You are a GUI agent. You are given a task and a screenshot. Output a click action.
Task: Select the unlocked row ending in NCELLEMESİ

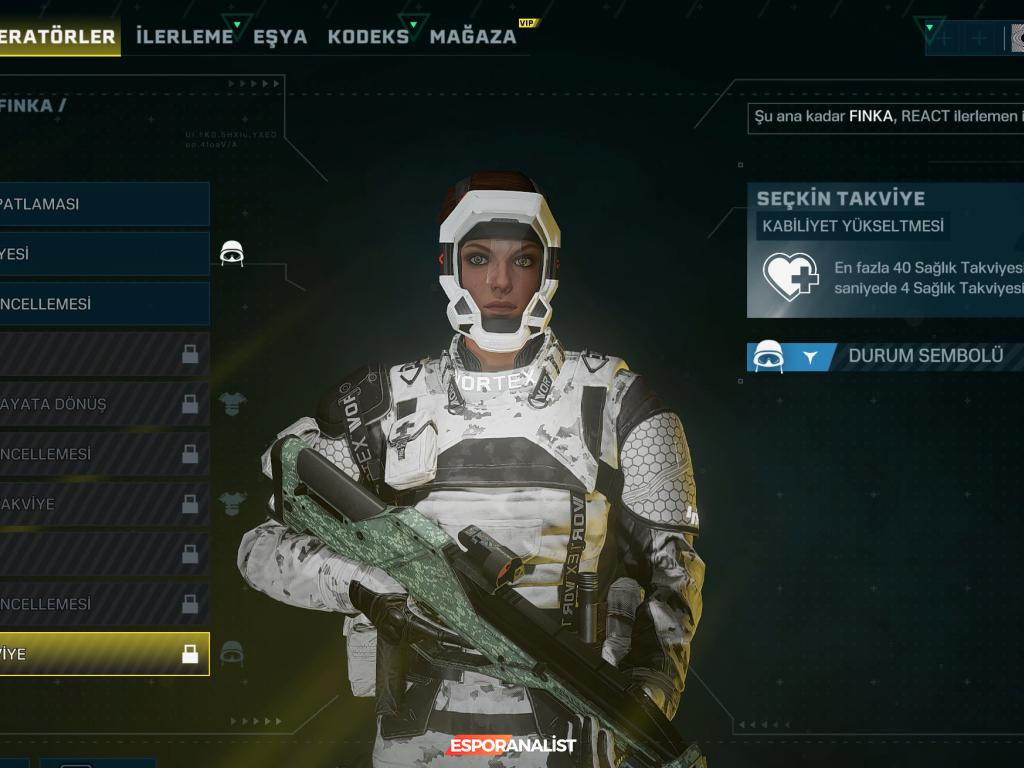click(104, 304)
